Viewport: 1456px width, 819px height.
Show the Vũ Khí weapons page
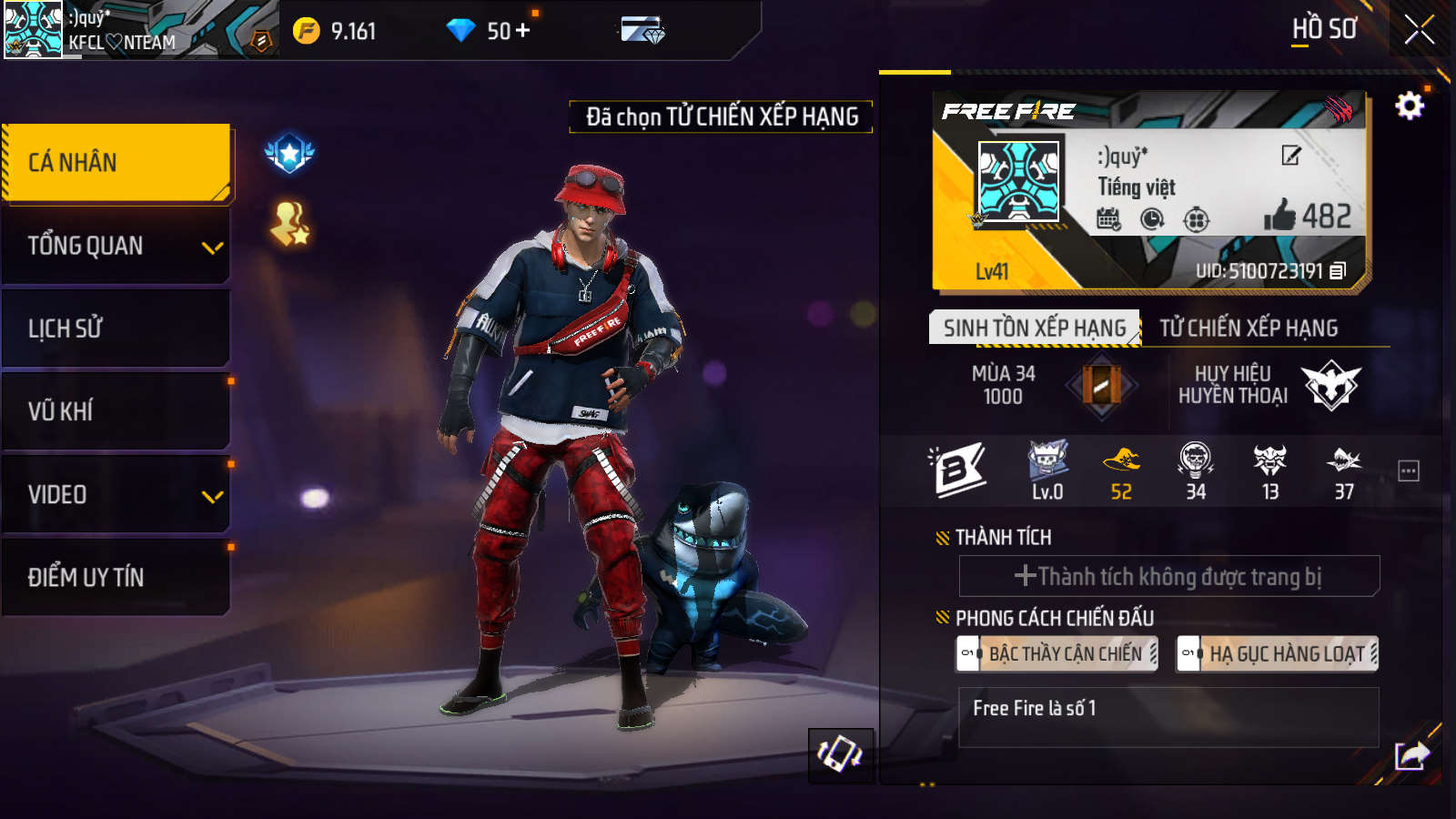coord(116,411)
